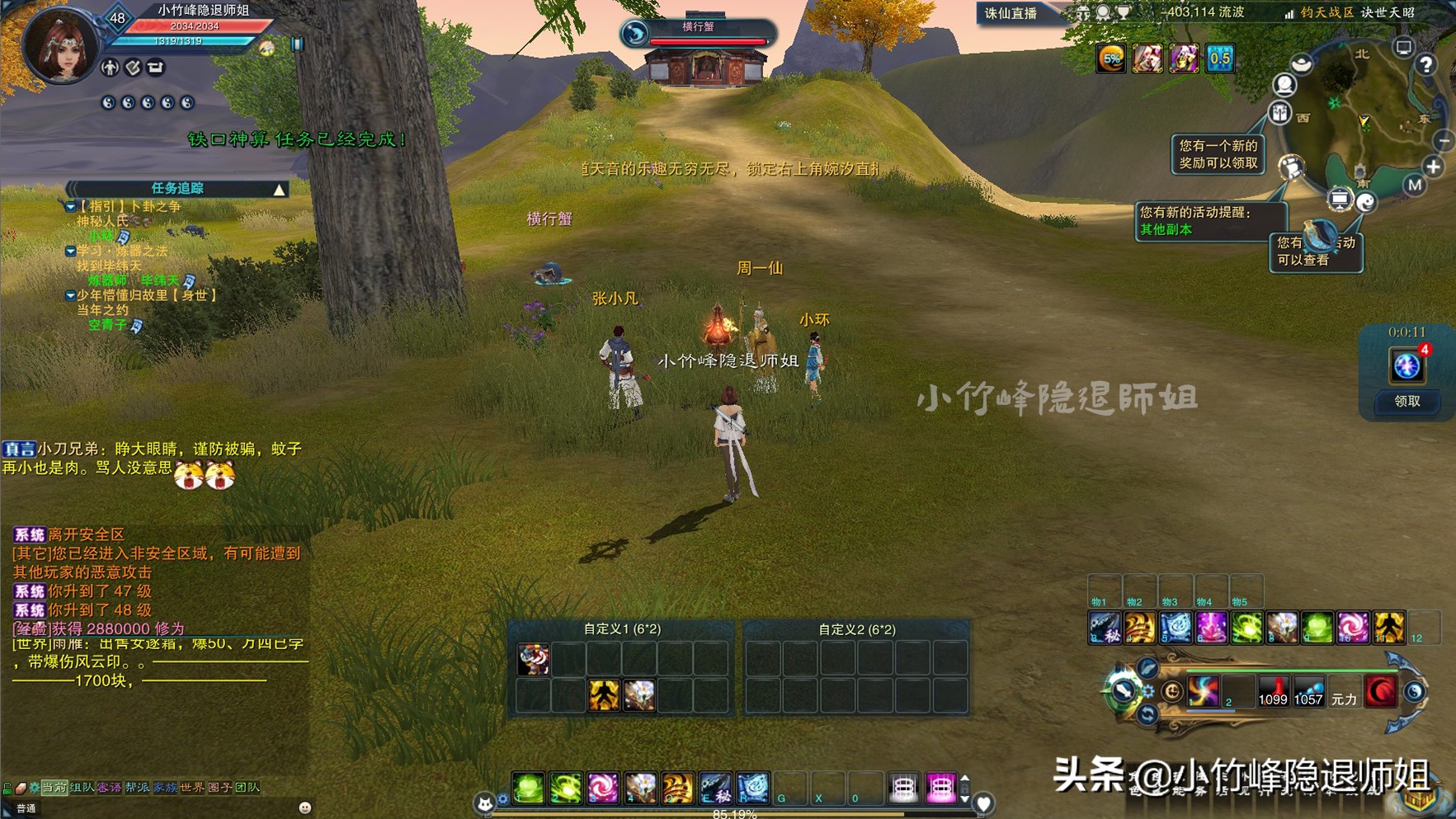Use the blue potion showing 1057
Screen dimensions: 1456x819
[x=1308, y=691]
